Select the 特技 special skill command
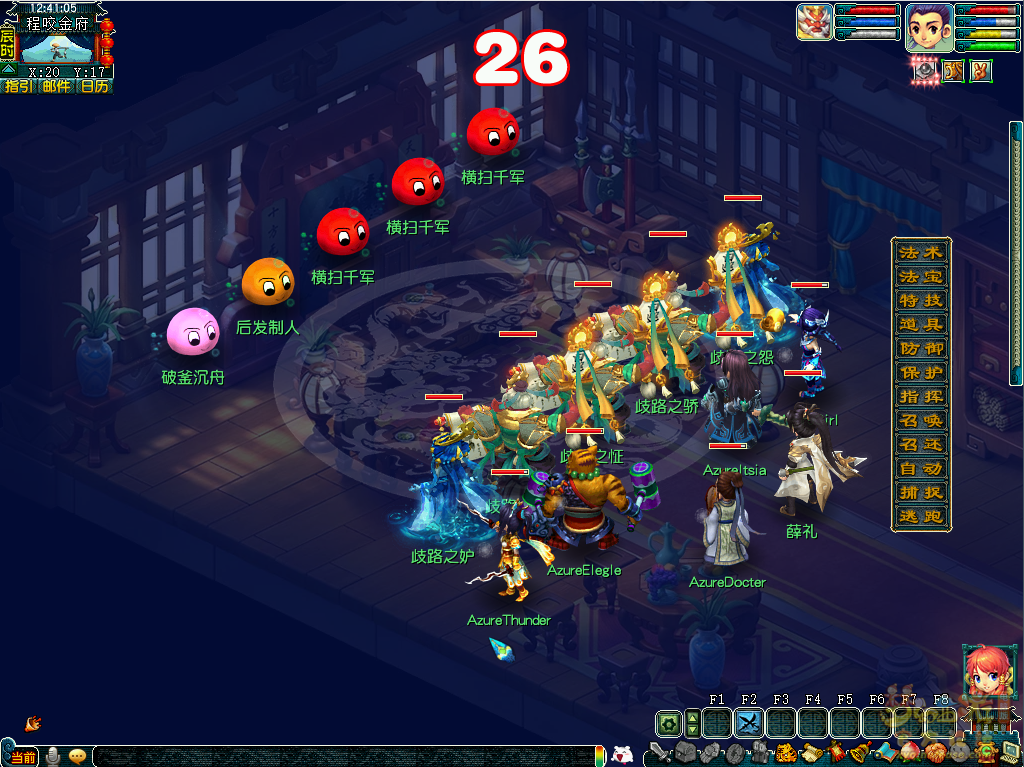Viewport: 1024px width, 767px height. (x=920, y=300)
